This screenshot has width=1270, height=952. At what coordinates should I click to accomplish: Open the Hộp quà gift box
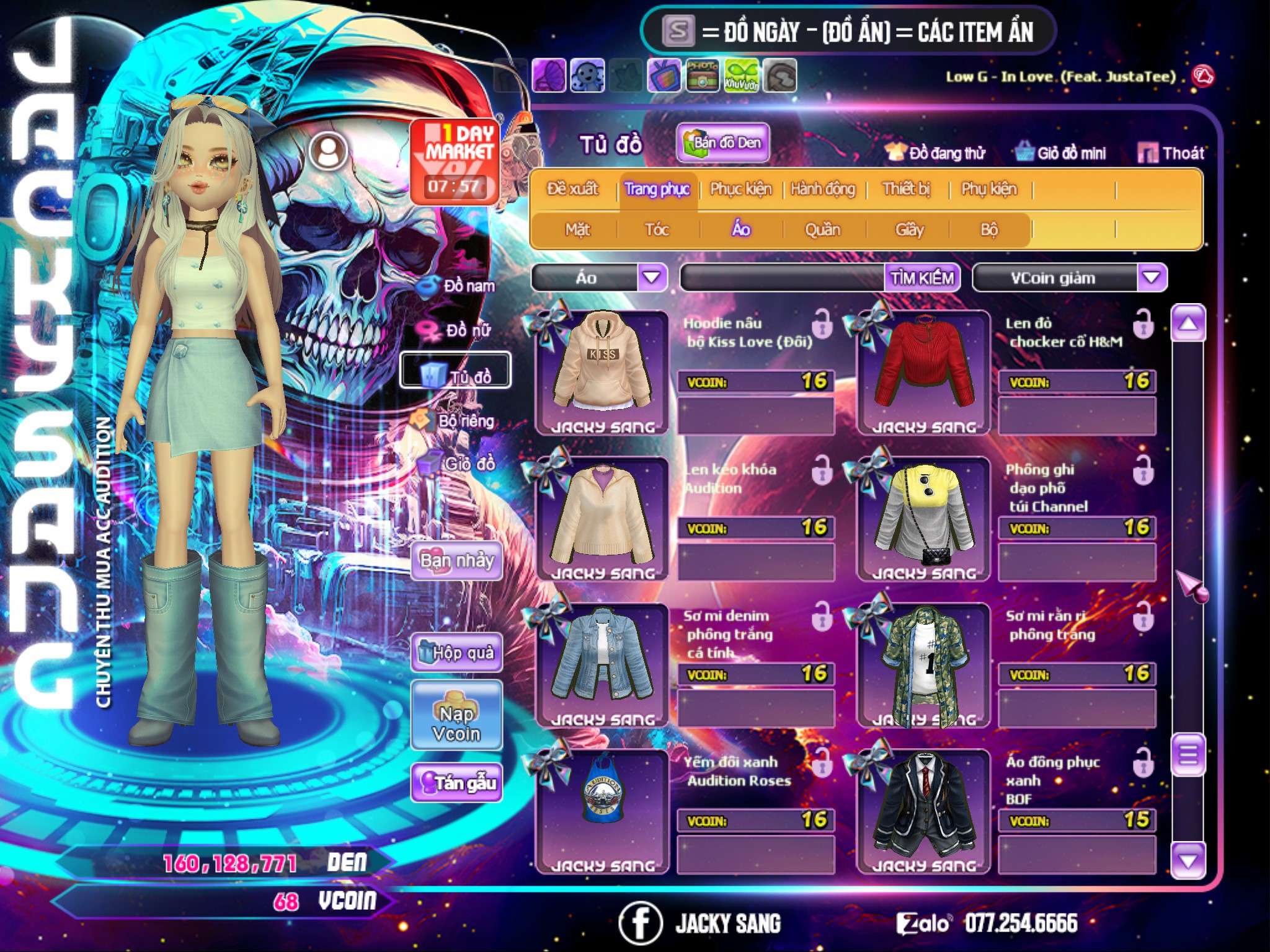pyautogui.click(x=456, y=652)
